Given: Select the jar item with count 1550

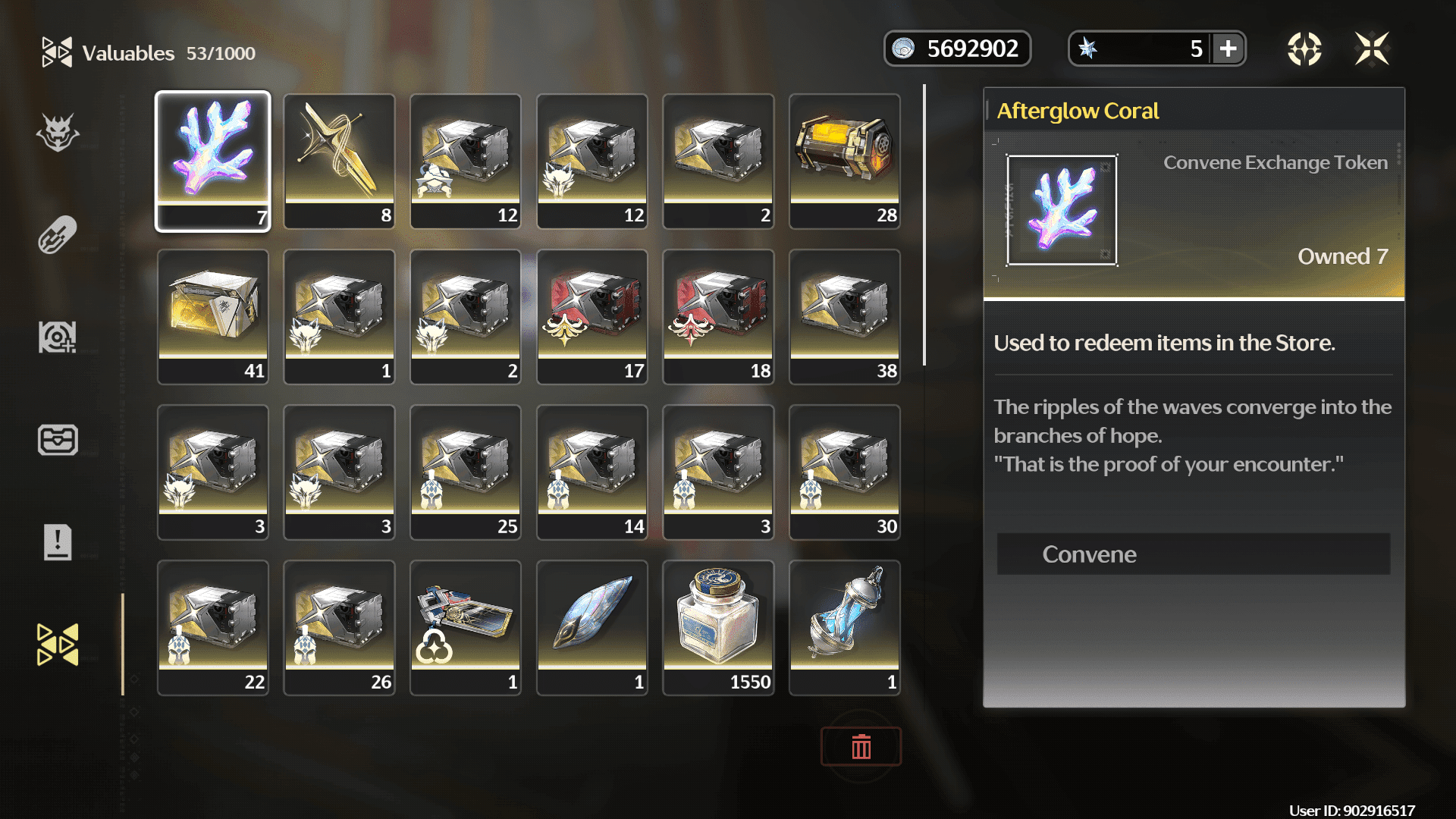Looking at the screenshot, I should pyautogui.click(x=718, y=627).
